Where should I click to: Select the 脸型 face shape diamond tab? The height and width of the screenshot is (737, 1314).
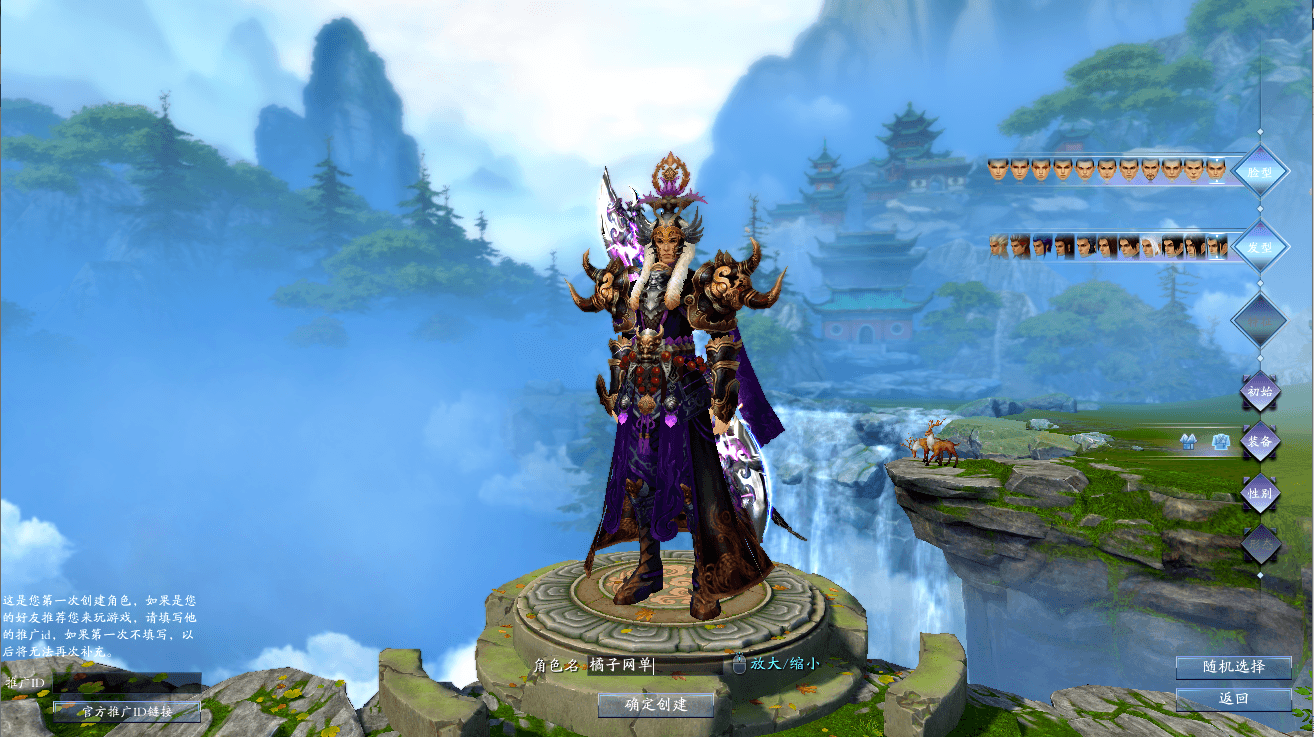(x=1259, y=172)
